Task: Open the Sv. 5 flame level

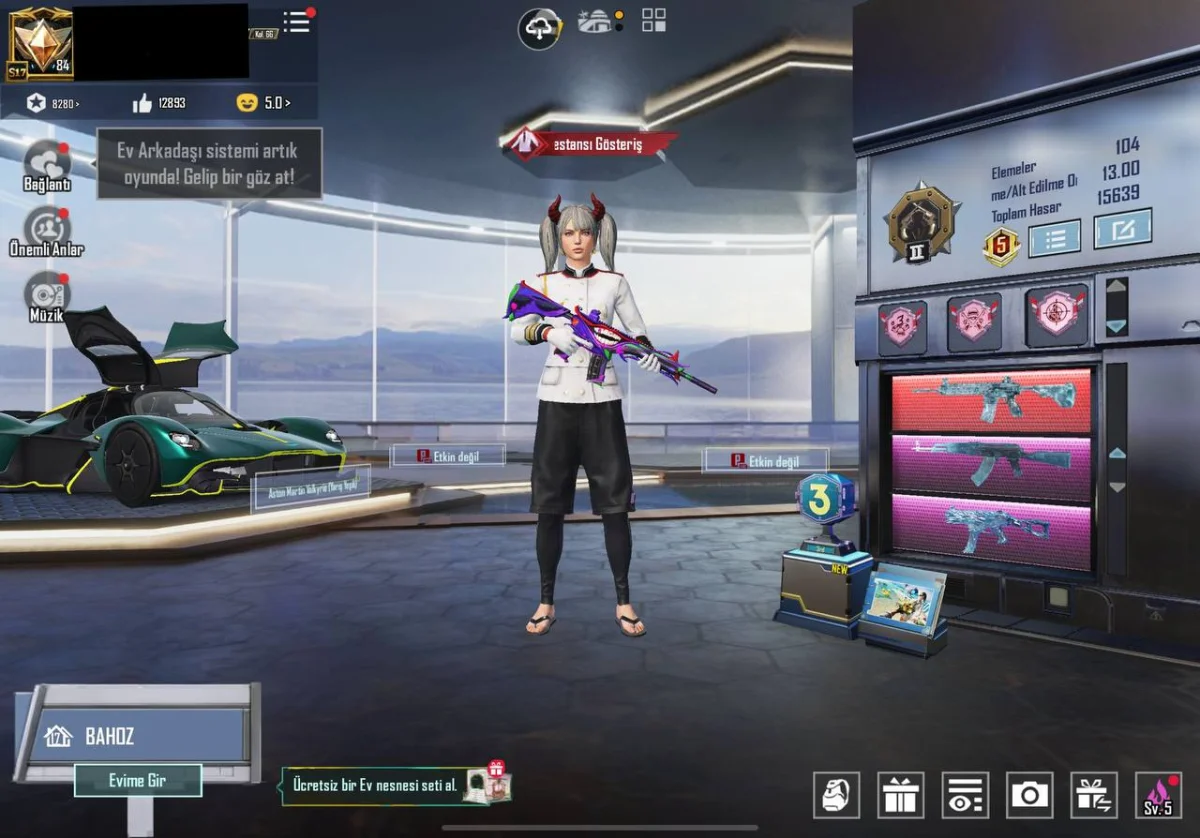Action: (x=1159, y=795)
